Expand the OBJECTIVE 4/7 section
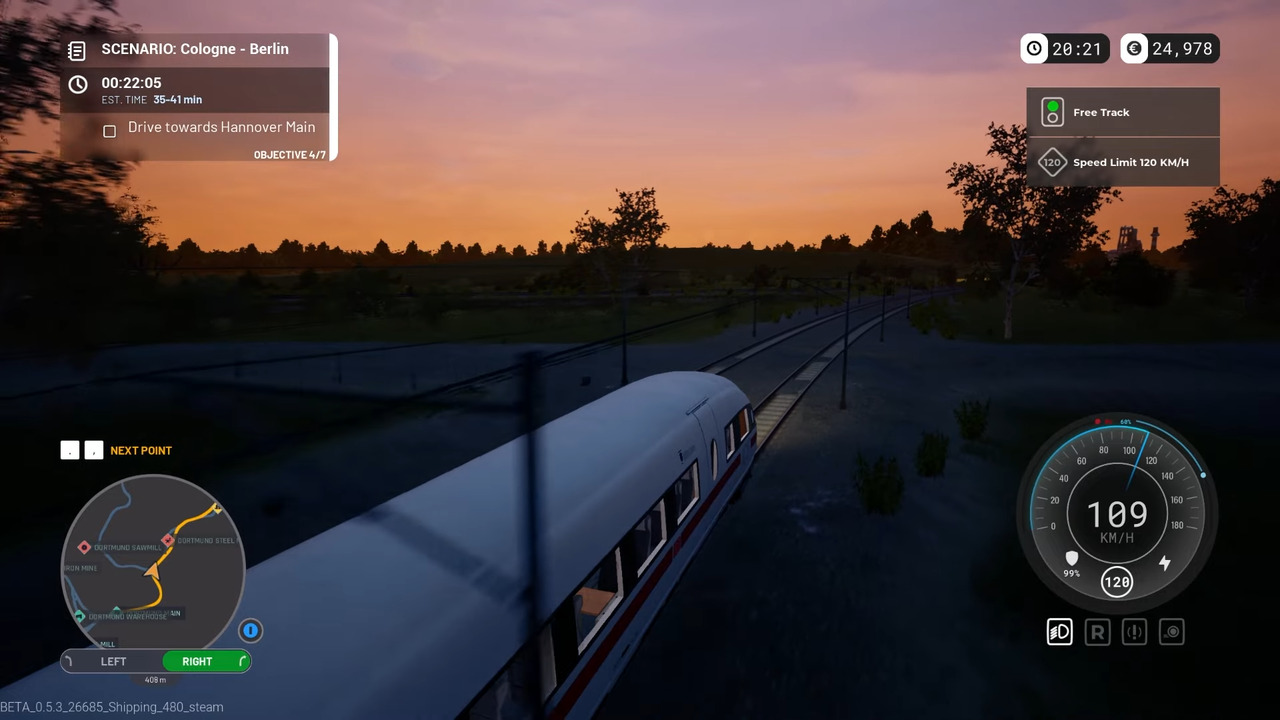Screen dimensions: 1280x720 (290, 154)
